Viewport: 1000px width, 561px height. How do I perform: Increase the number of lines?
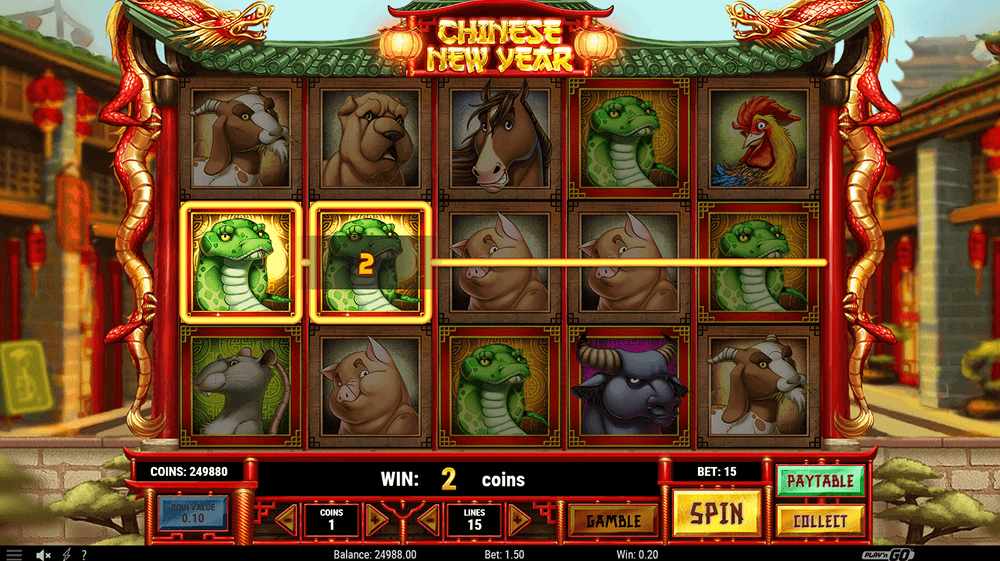(518, 519)
